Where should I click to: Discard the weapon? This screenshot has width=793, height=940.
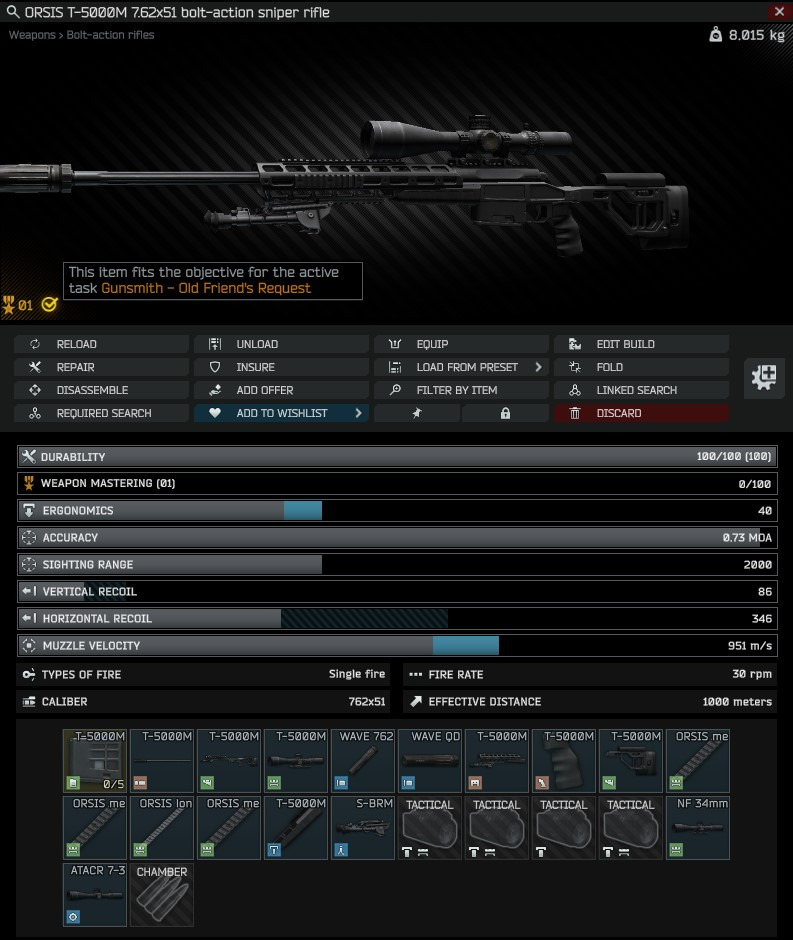coord(641,413)
